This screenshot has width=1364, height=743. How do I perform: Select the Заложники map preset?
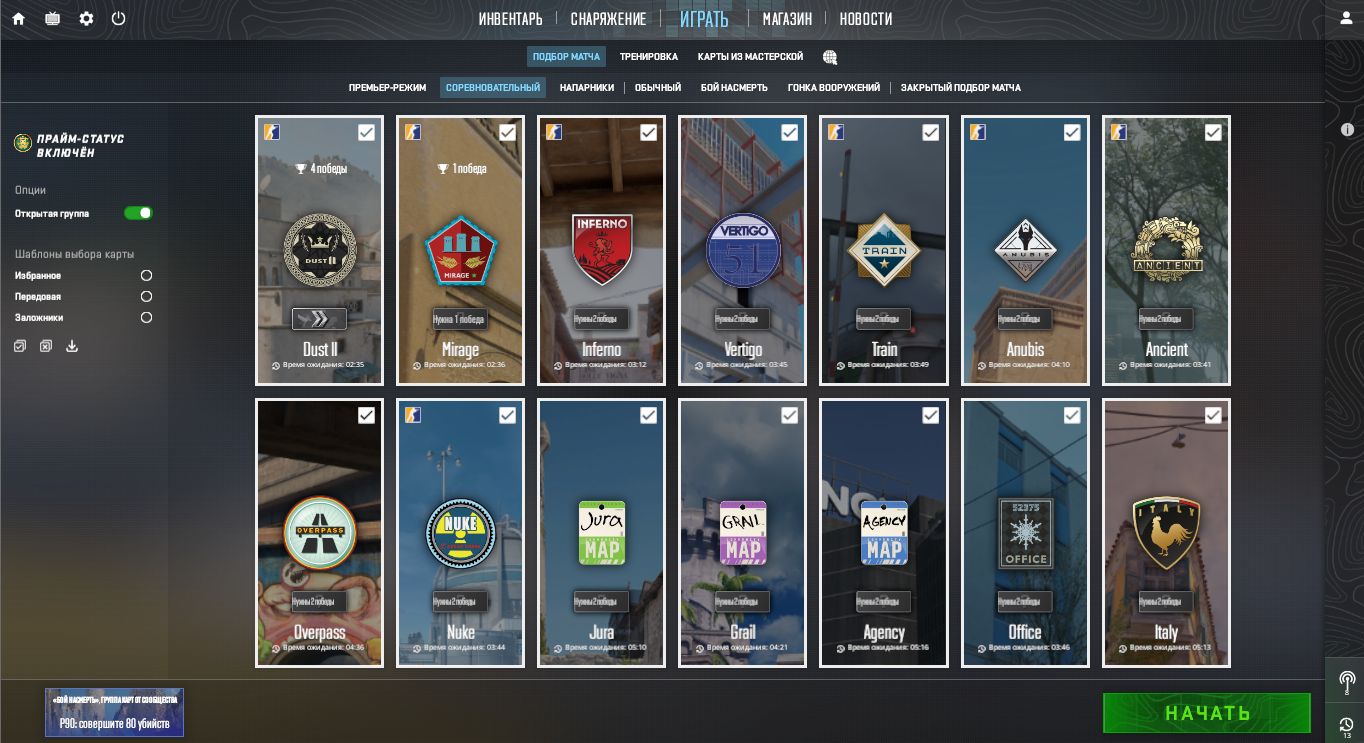pos(146,318)
